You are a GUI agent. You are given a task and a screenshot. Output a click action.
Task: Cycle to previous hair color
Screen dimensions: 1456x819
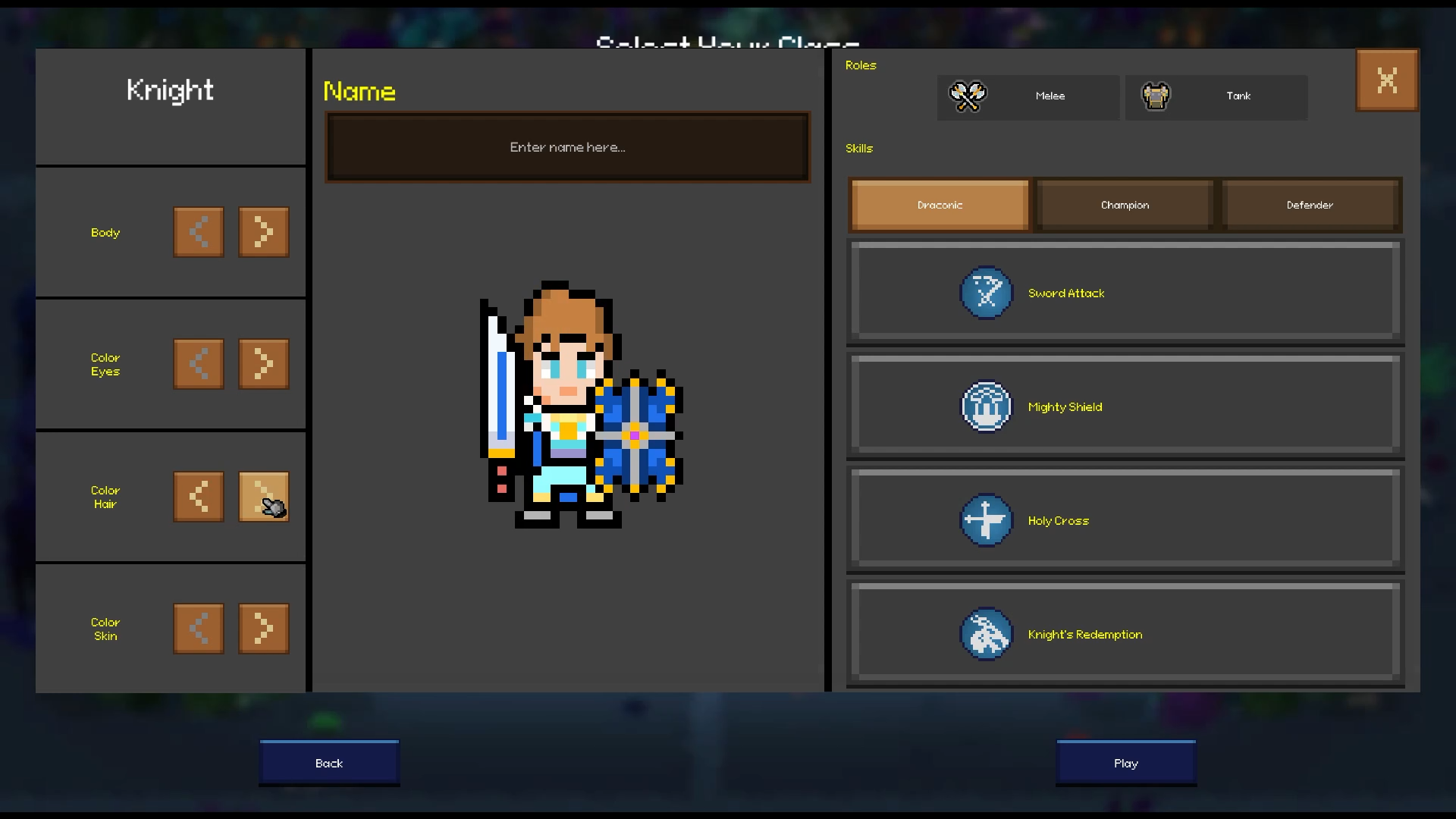click(199, 497)
